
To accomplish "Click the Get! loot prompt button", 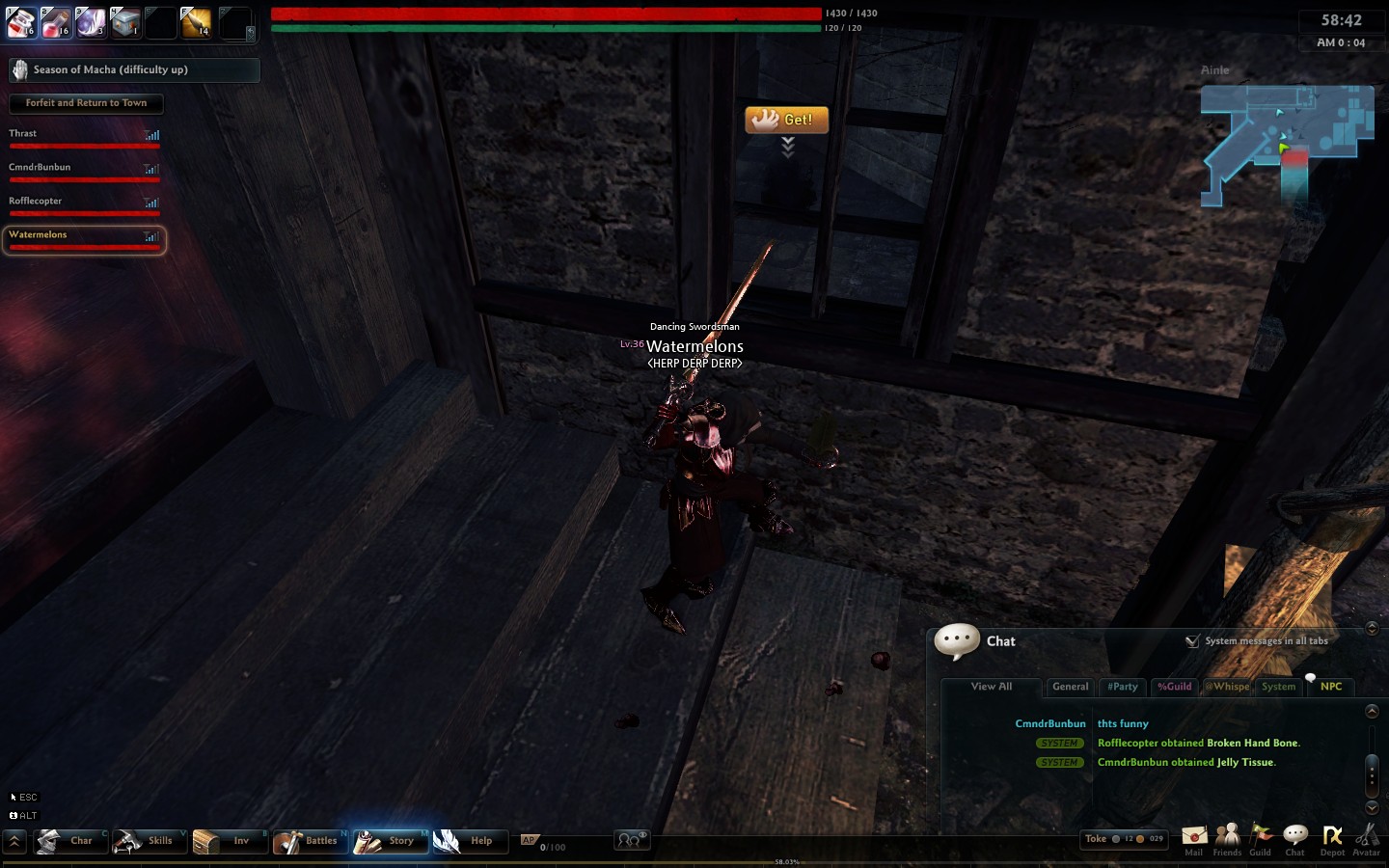I will pyautogui.click(x=786, y=120).
